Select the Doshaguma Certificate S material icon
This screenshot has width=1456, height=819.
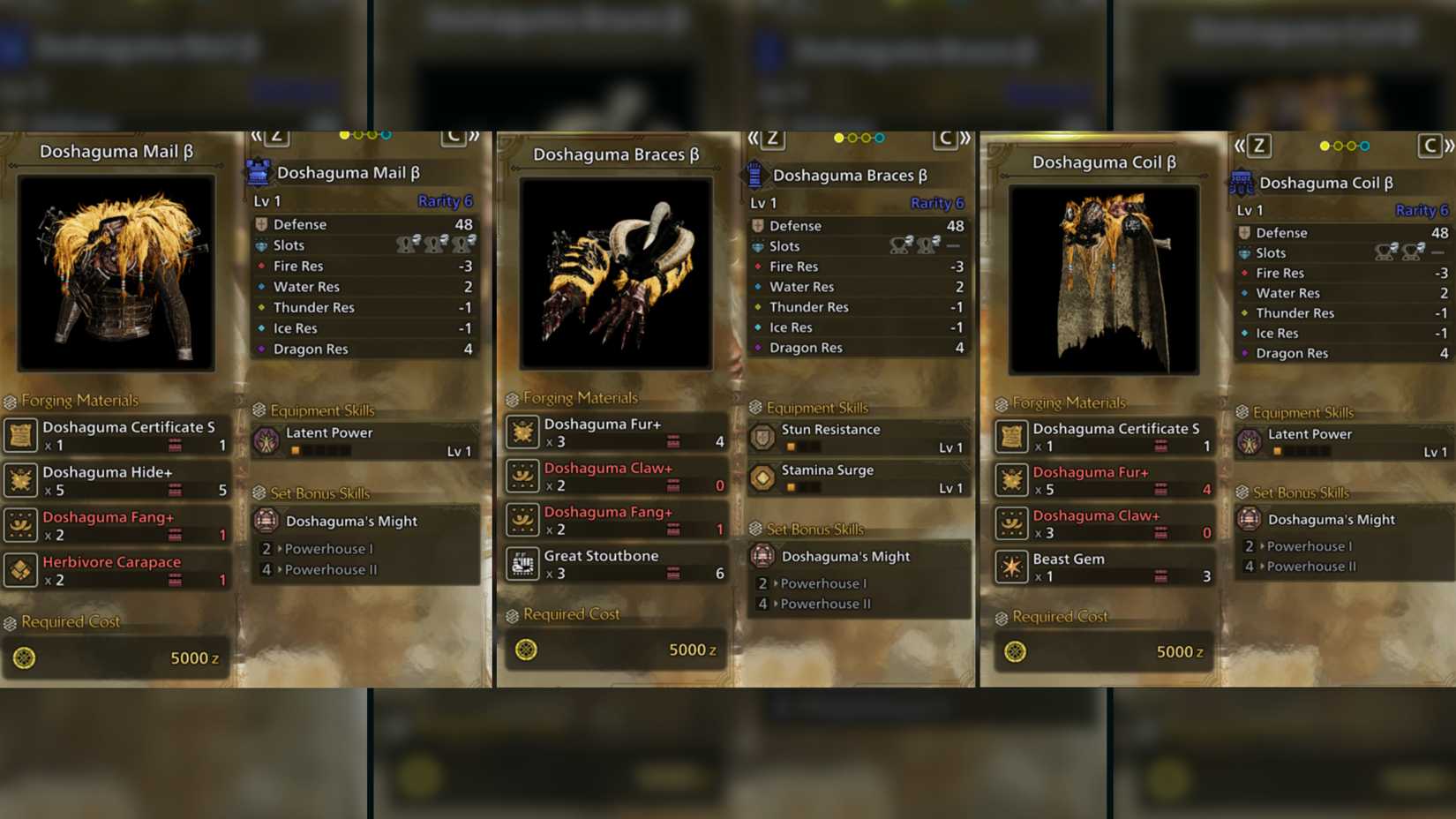coord(21,435)
